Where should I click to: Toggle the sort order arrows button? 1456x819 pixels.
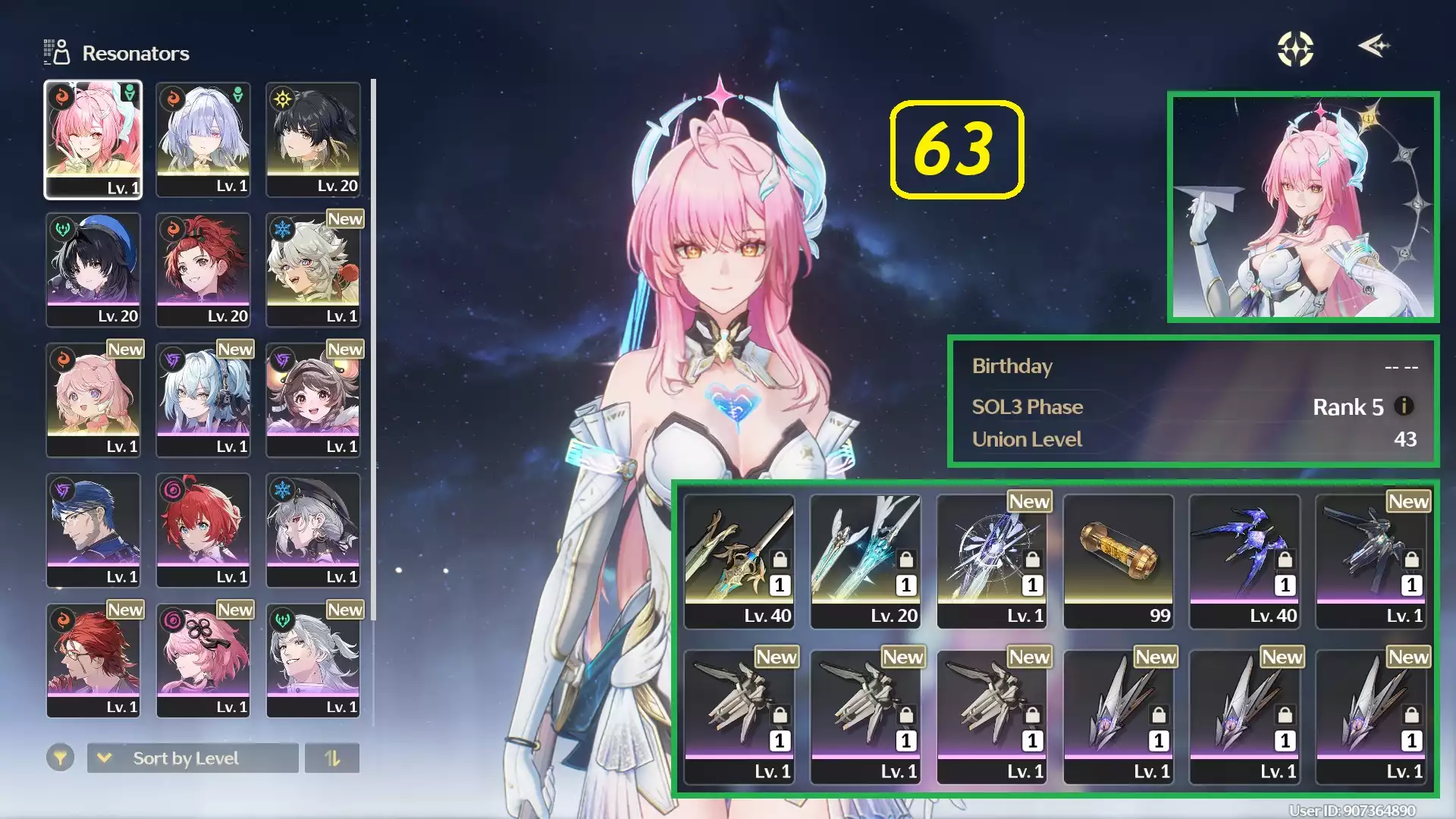tap(332, 758)
